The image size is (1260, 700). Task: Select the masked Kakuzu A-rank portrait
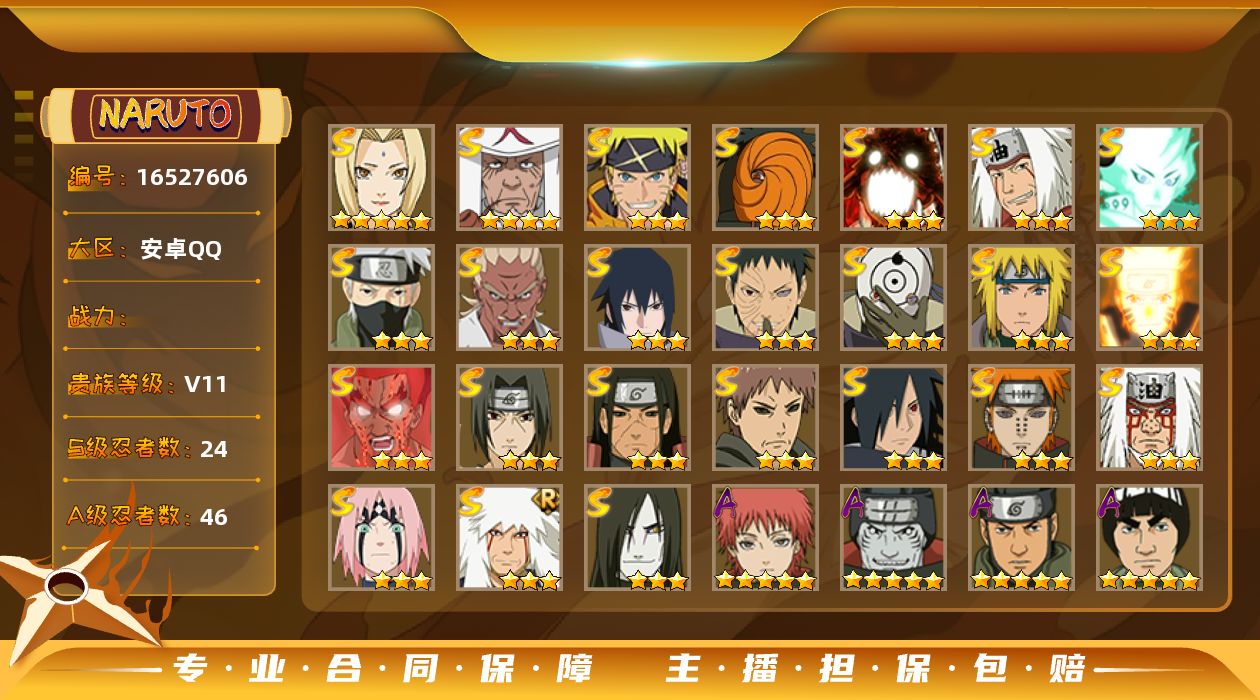pyautogui.click(x=893, y=538)
